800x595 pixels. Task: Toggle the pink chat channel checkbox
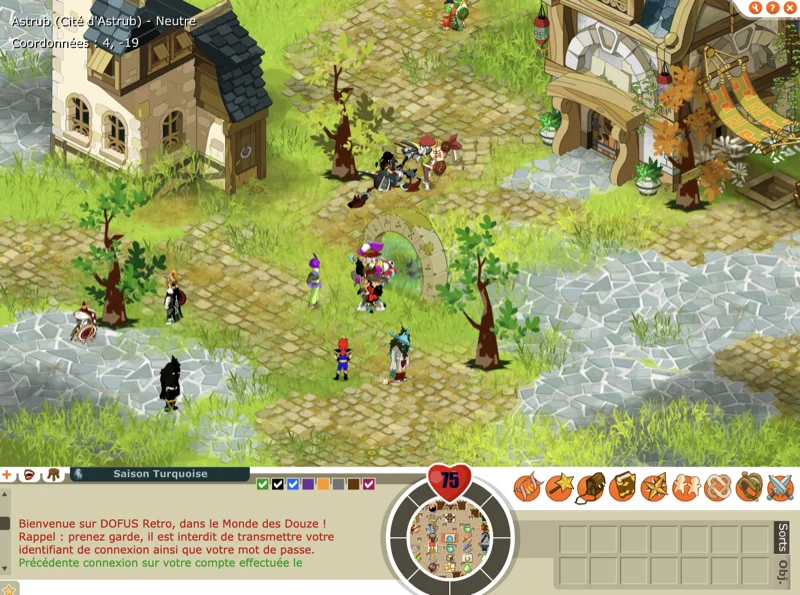369,484
